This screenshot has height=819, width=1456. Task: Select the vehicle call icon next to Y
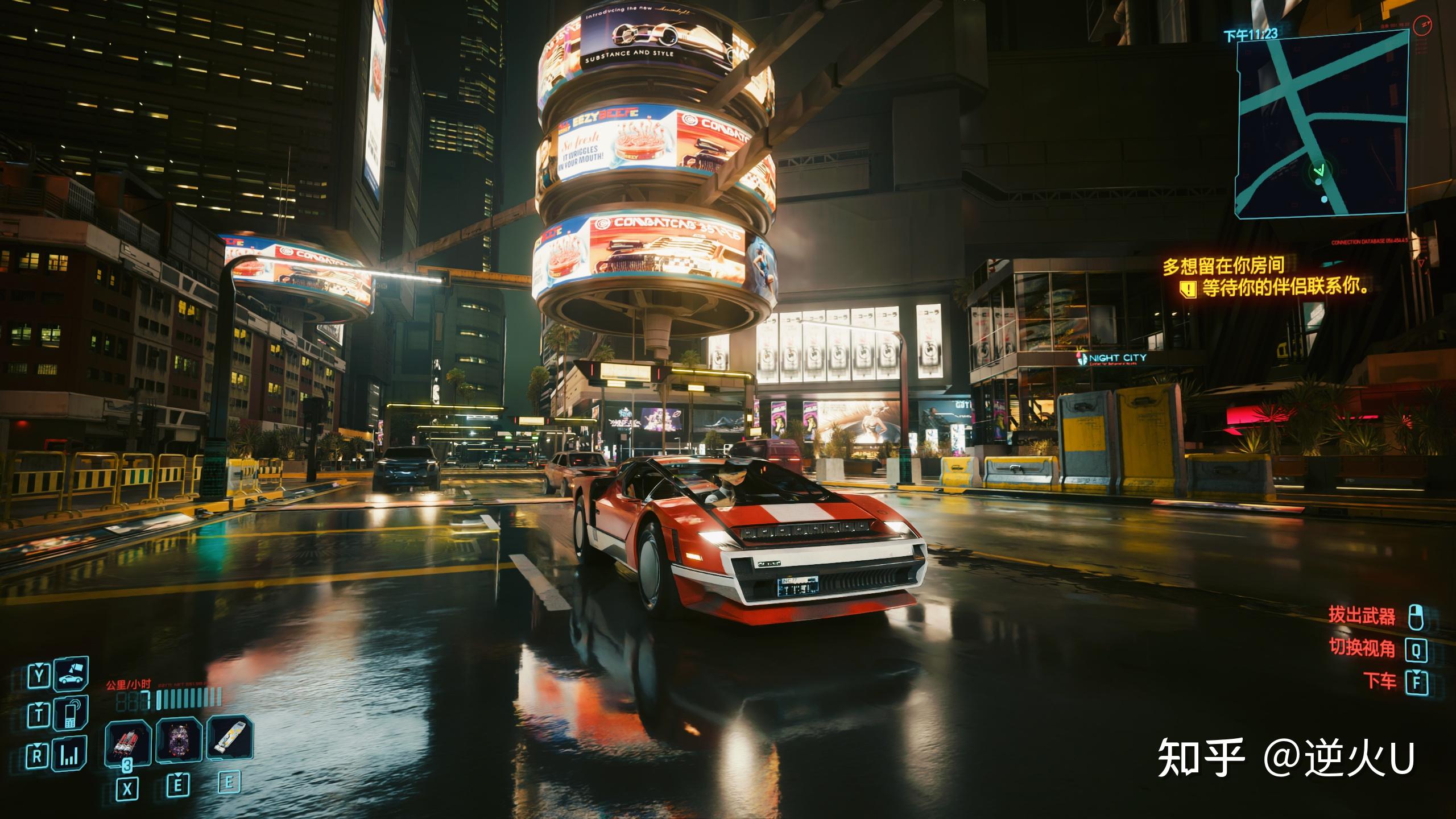(70, 675)
